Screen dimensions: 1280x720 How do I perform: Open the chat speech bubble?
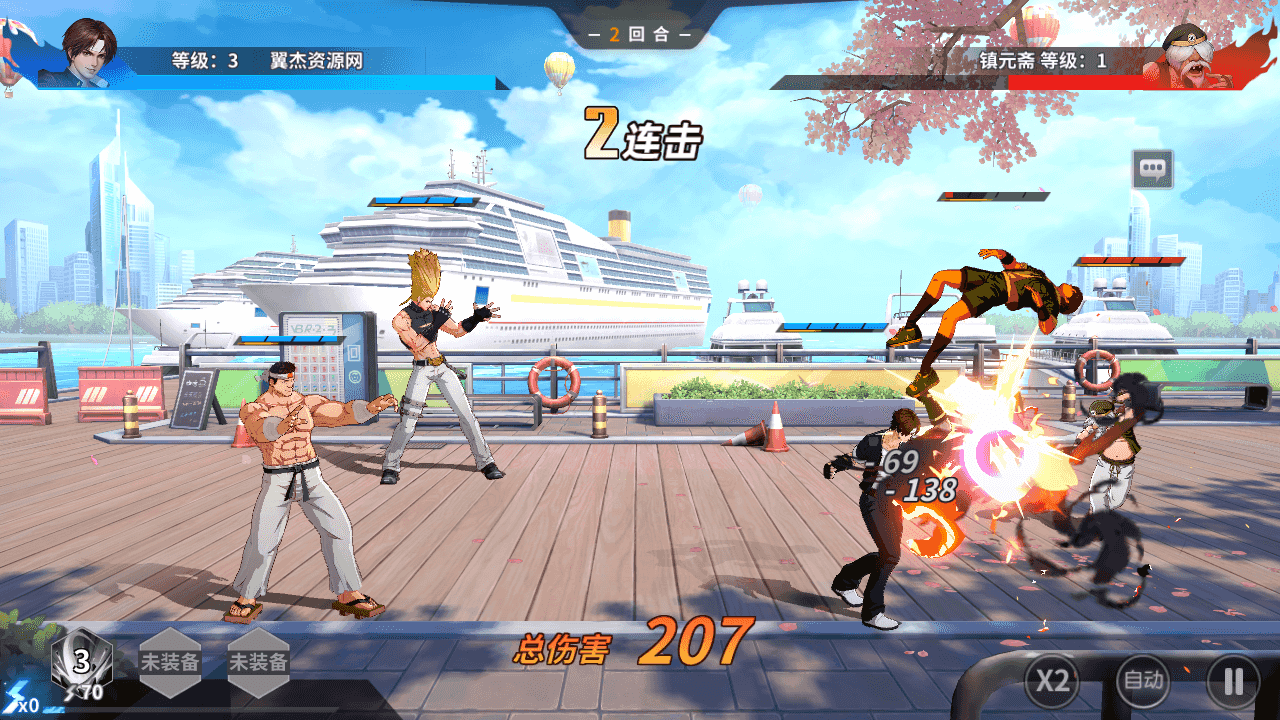(1152, 169)
